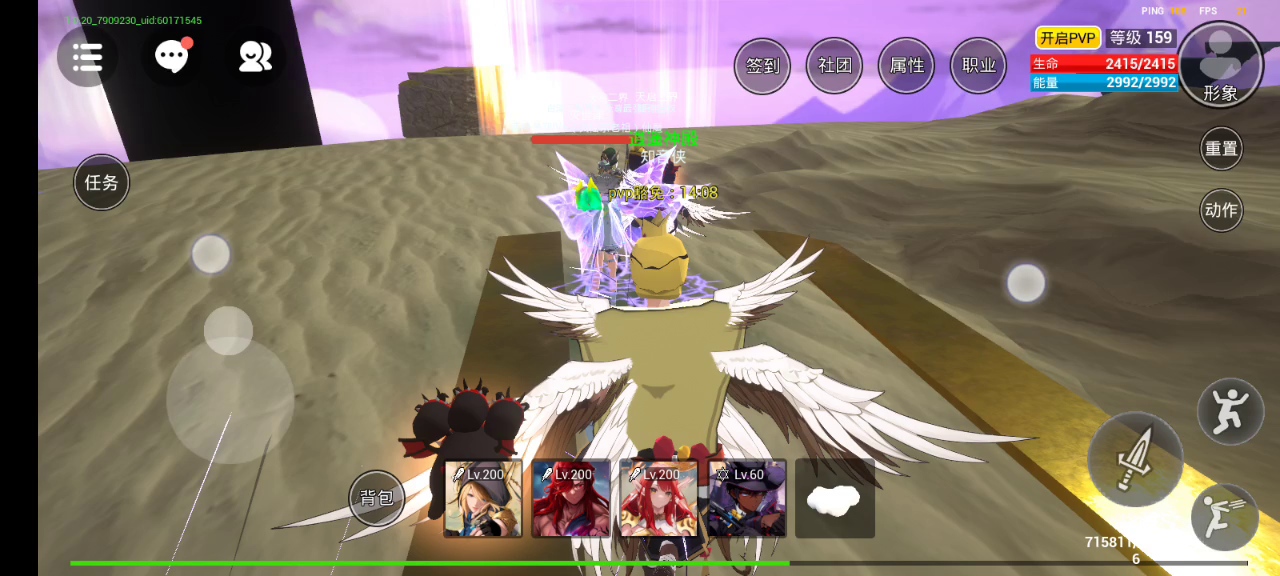Open the friends list icon
The height and width of the screenshot is (576, 1280).
coord(255,57)
